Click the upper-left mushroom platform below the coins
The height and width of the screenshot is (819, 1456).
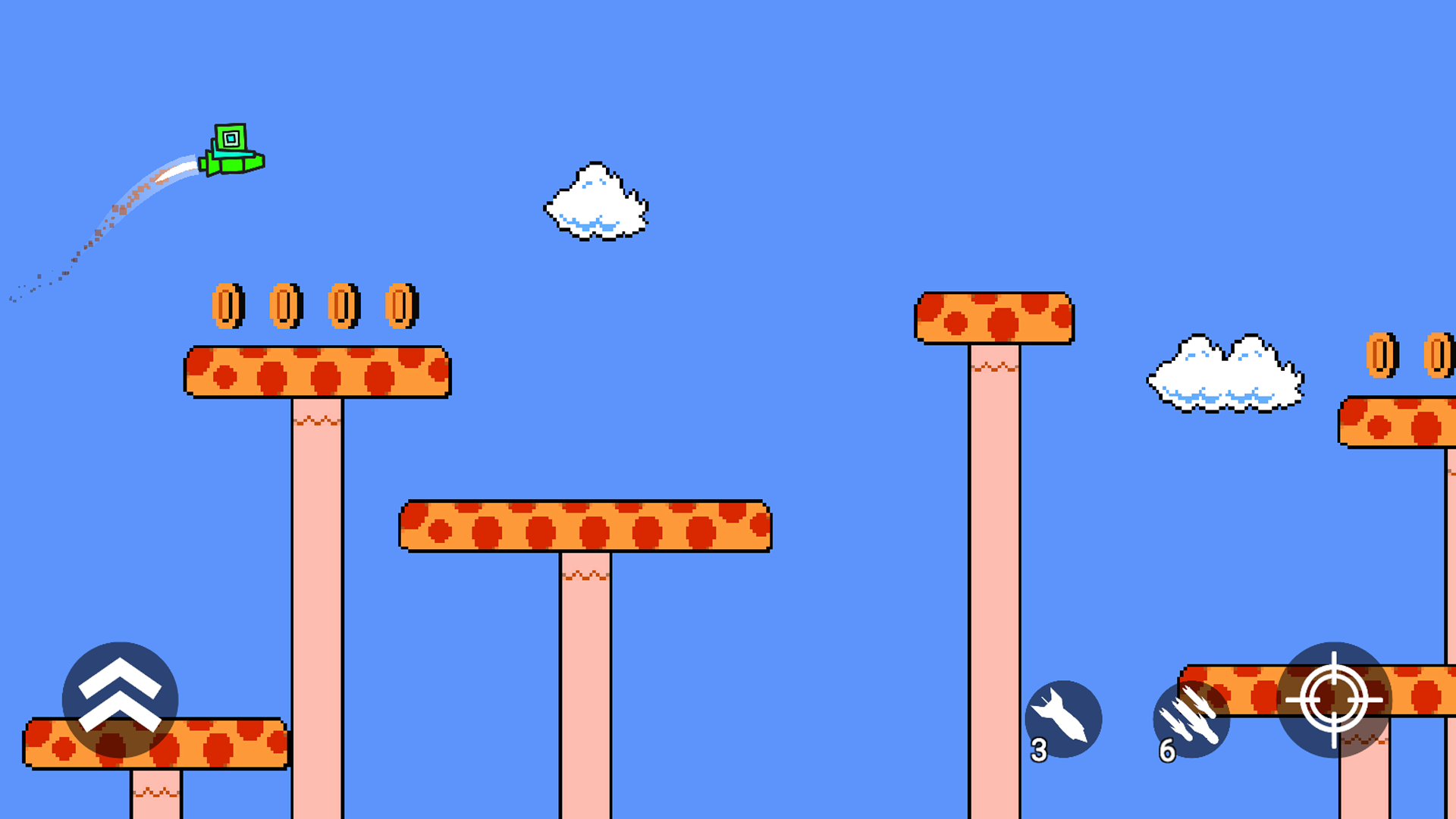[316, 373]
